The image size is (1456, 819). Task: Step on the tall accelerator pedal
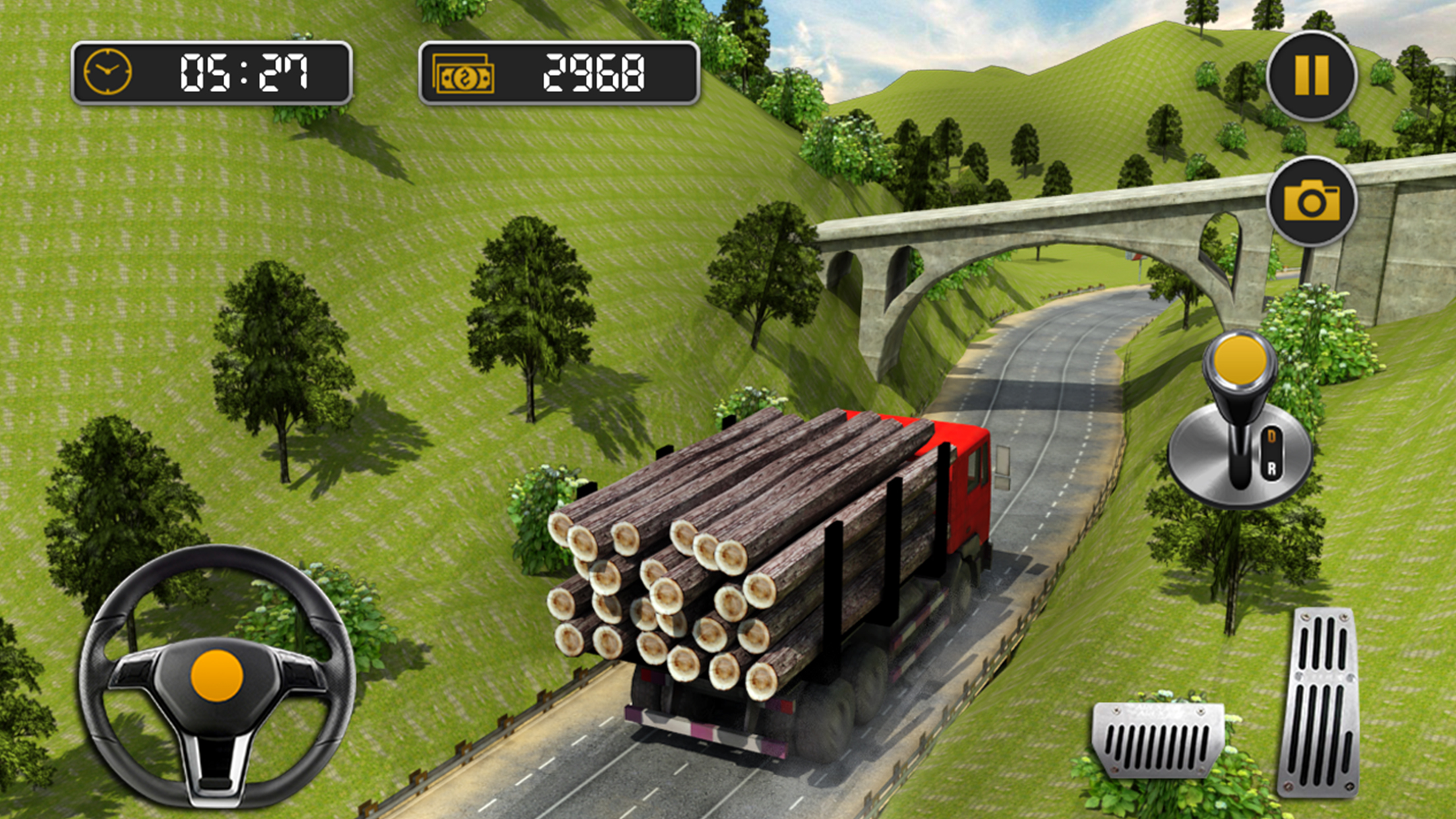(x=1319, y=702)
